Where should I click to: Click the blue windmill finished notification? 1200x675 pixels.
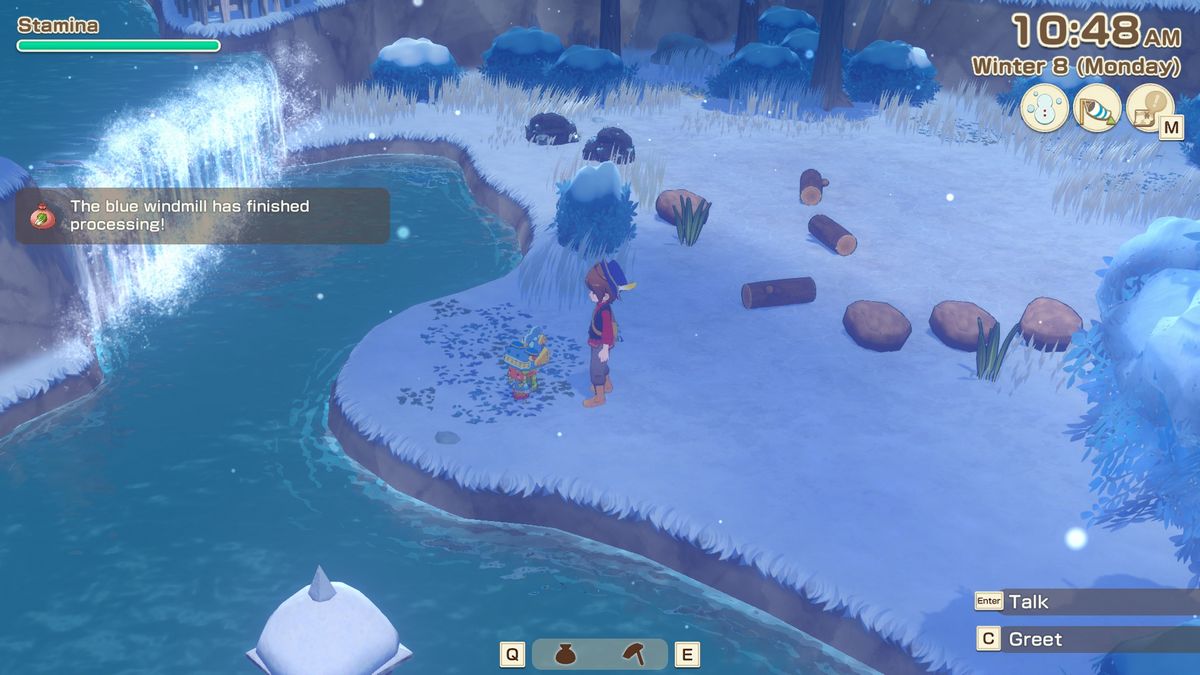coord(202,215)
